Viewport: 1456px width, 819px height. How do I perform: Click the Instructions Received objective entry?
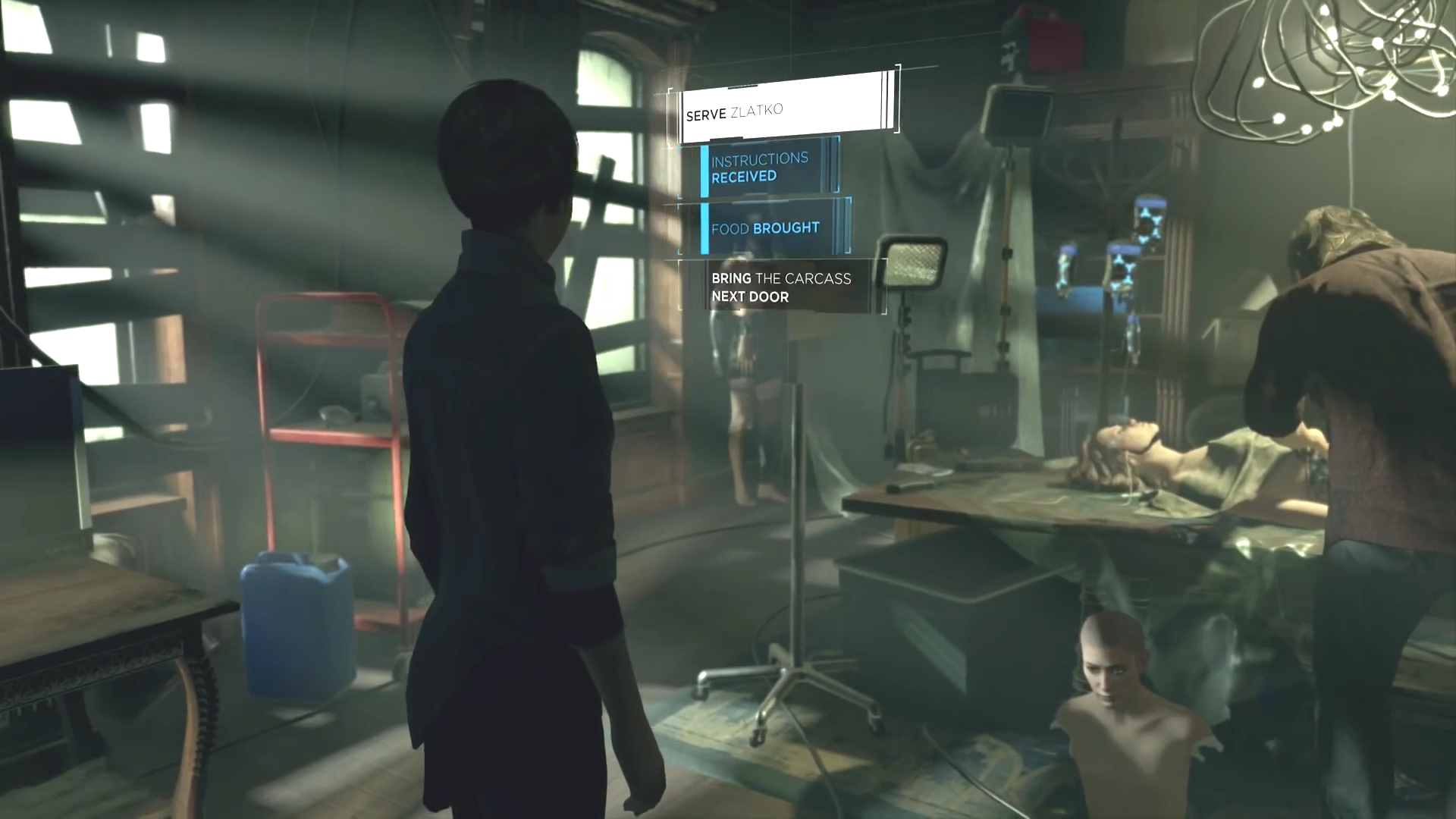766,168
